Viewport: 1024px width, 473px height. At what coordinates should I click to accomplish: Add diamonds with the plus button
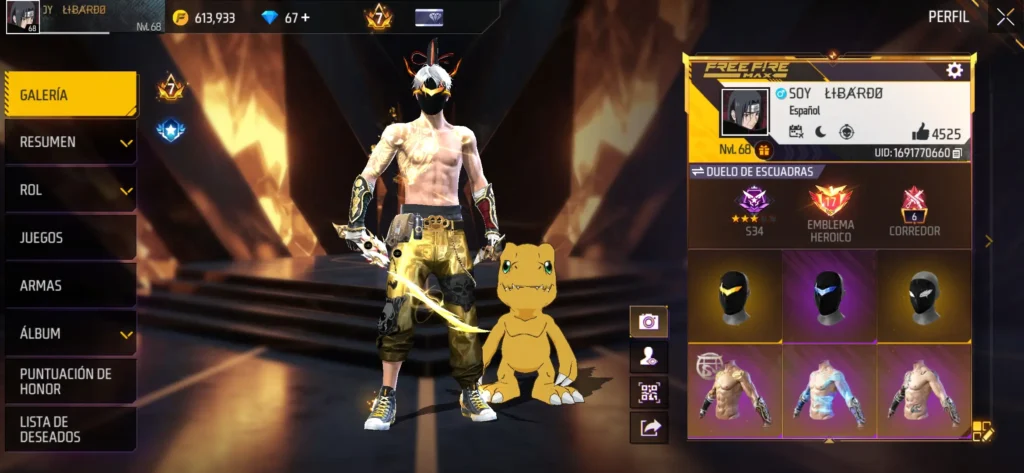pyautogui.click(x=305, y=18)
